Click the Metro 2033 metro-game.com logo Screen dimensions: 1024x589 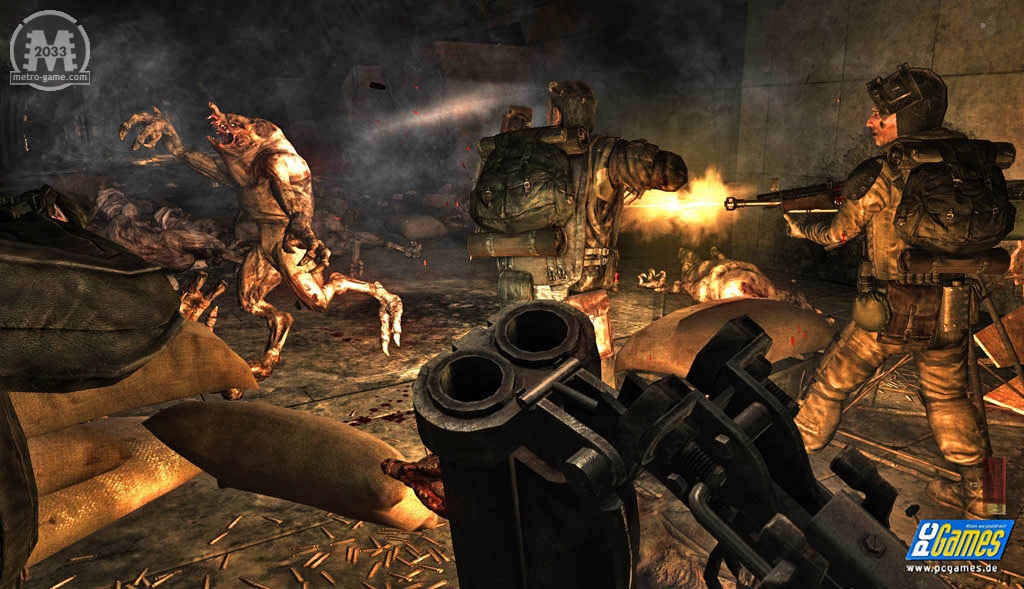(49, 50)
